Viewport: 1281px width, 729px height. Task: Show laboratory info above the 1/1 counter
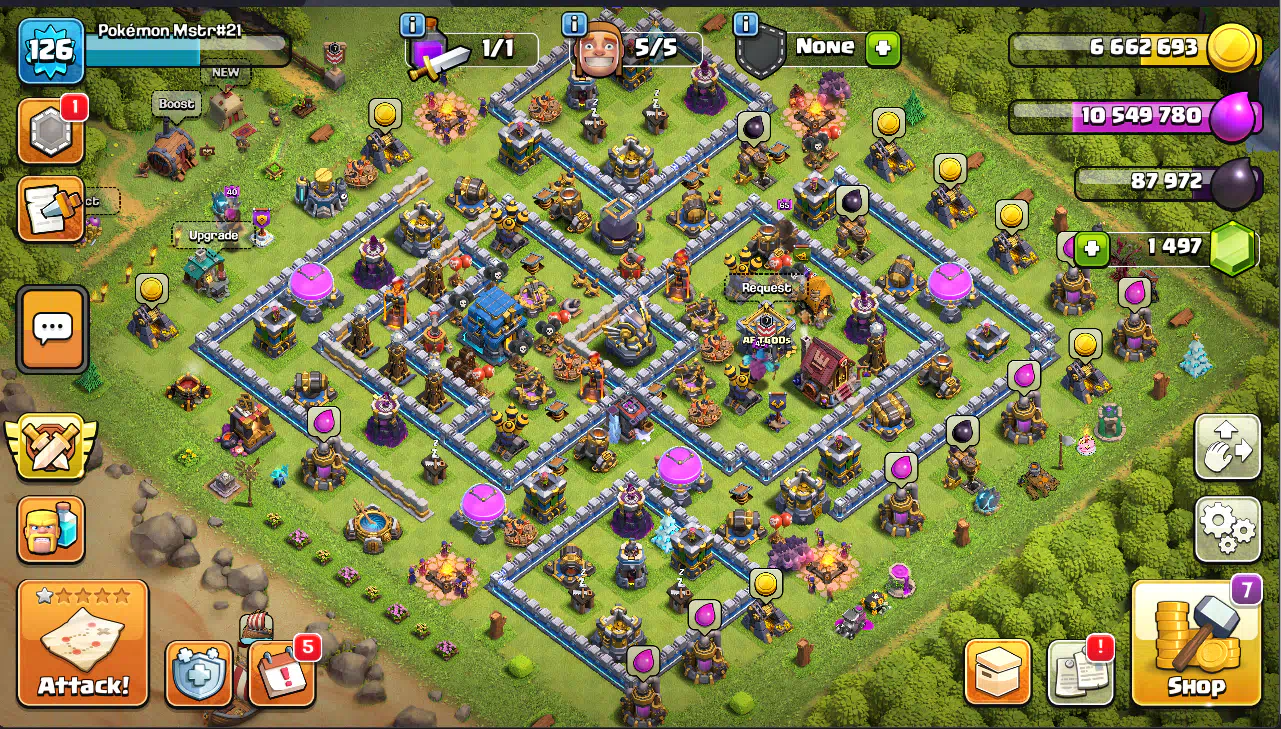tap(412, 24)
